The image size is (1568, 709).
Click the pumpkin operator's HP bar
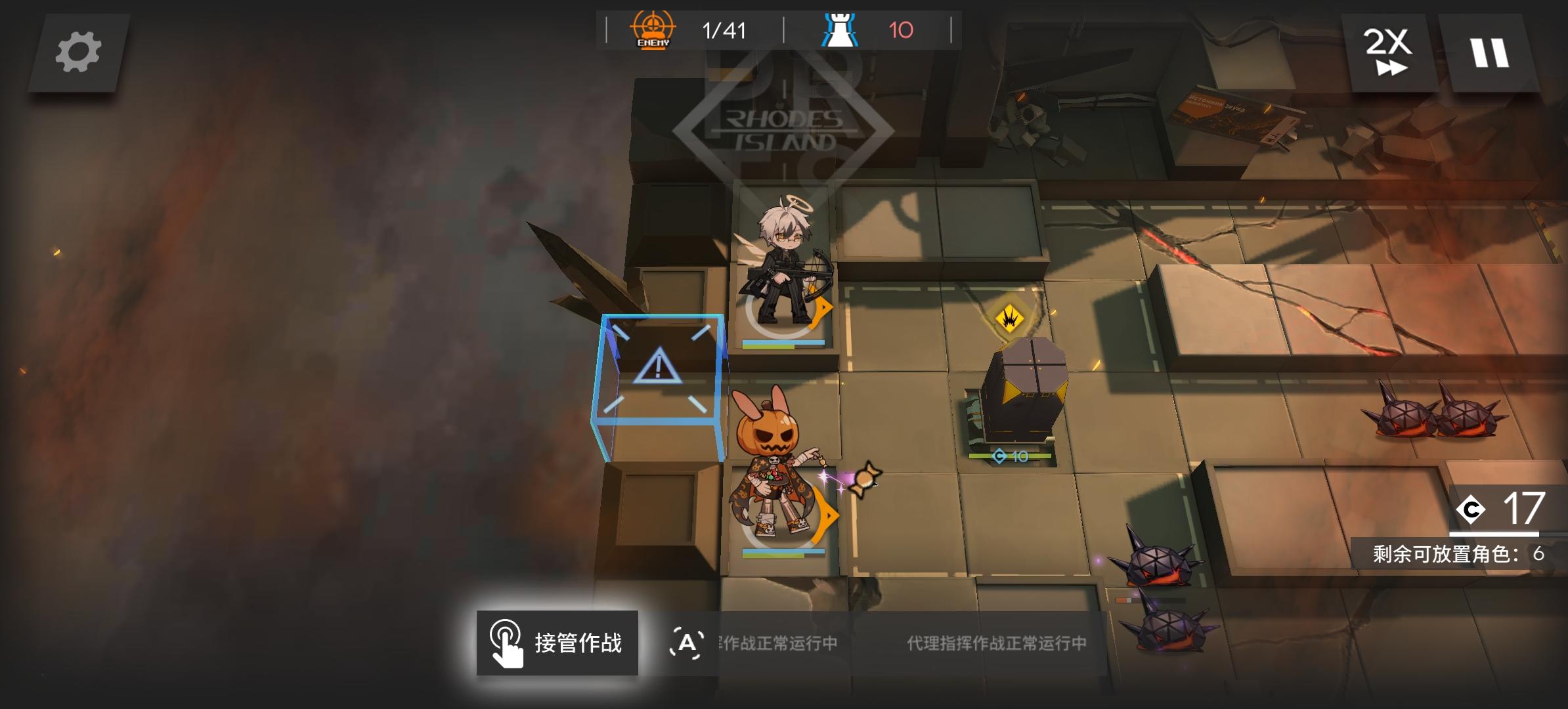(781, 551)
